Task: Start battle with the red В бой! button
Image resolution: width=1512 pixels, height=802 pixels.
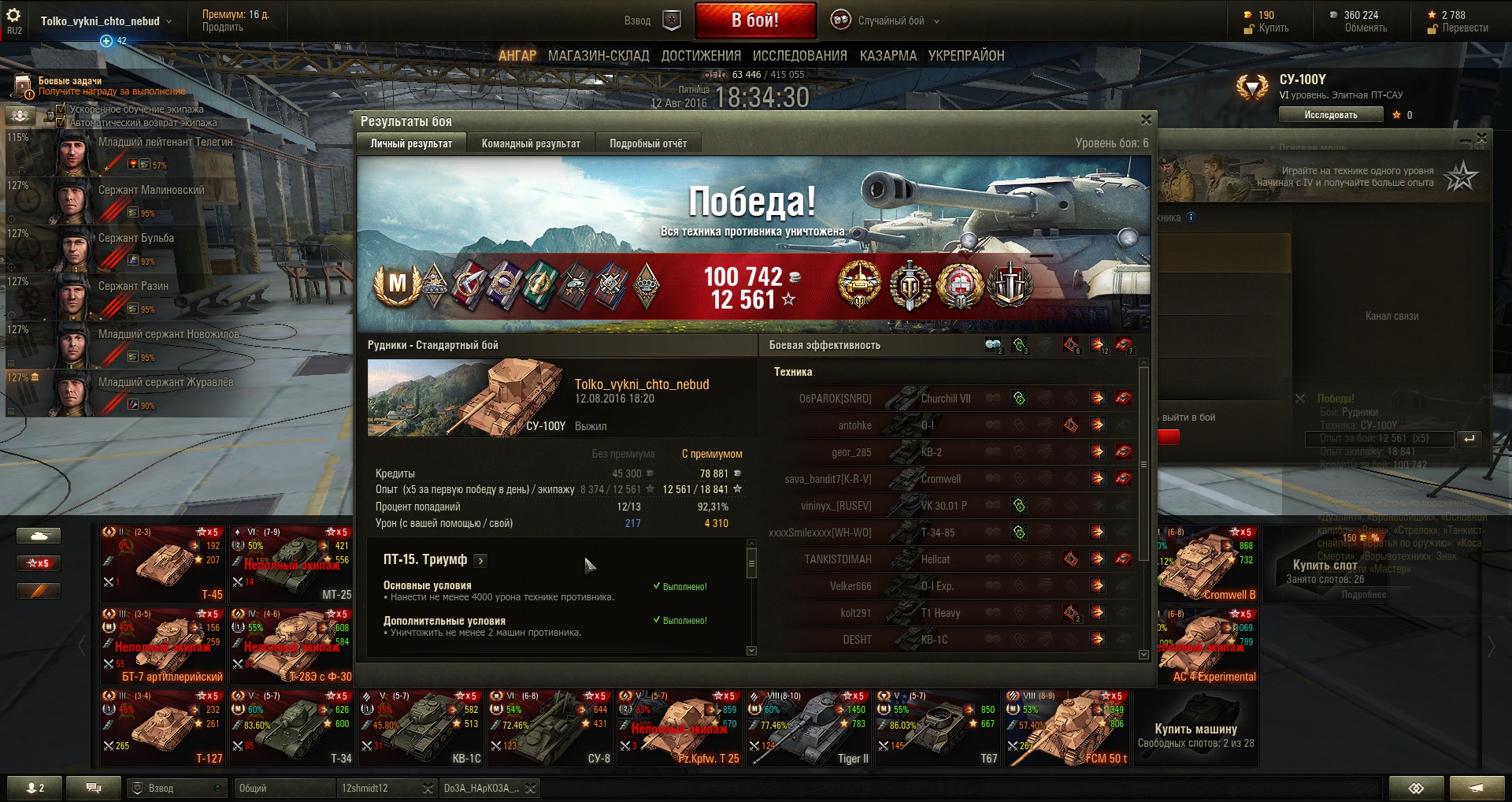Action: [x=754, y=20]
